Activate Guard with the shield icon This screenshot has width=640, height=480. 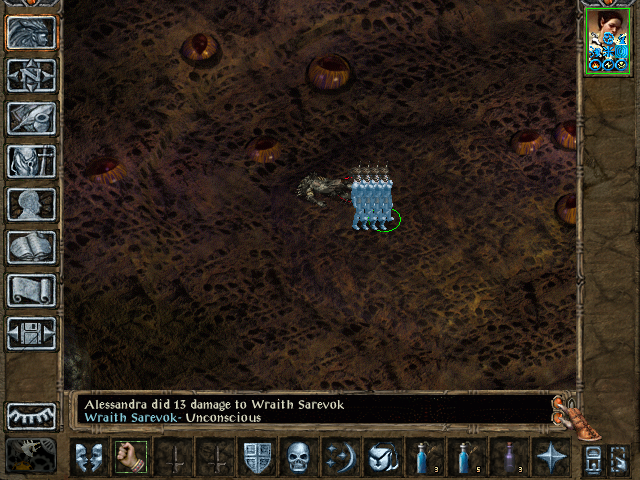(x=258, y=458)
